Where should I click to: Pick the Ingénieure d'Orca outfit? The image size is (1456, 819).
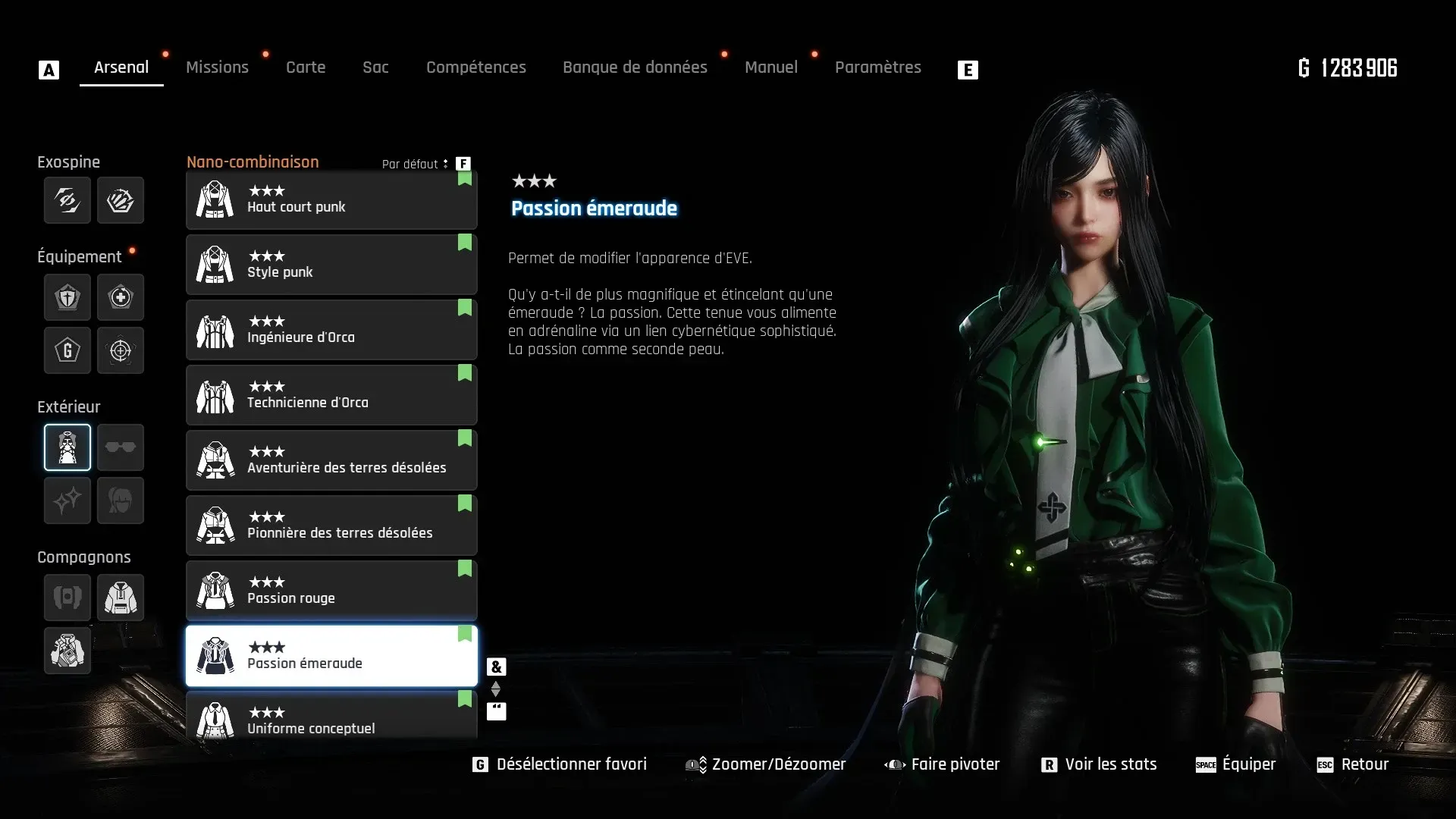coord(331,330)
